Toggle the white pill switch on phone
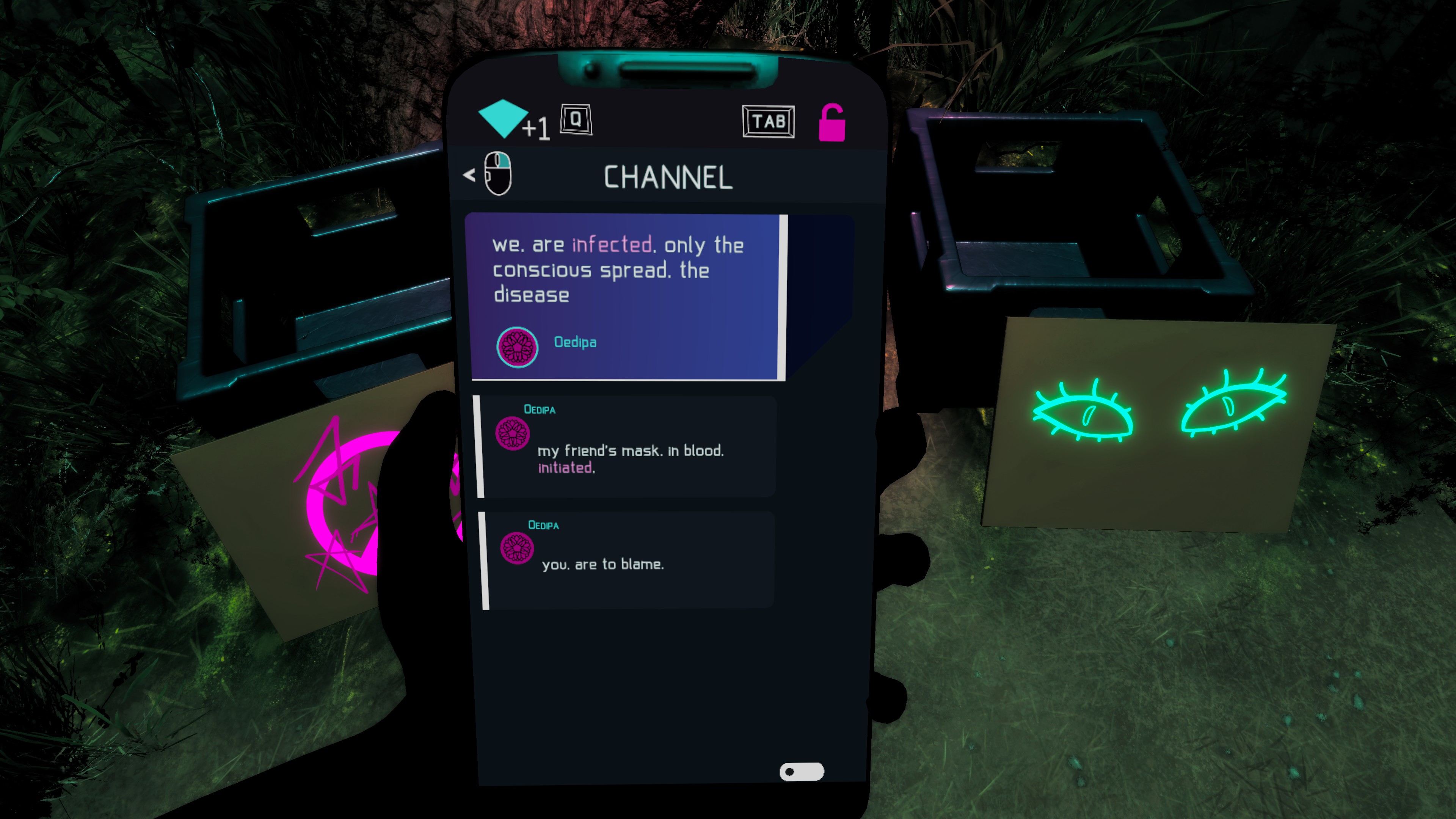 (x=802, y=772)
